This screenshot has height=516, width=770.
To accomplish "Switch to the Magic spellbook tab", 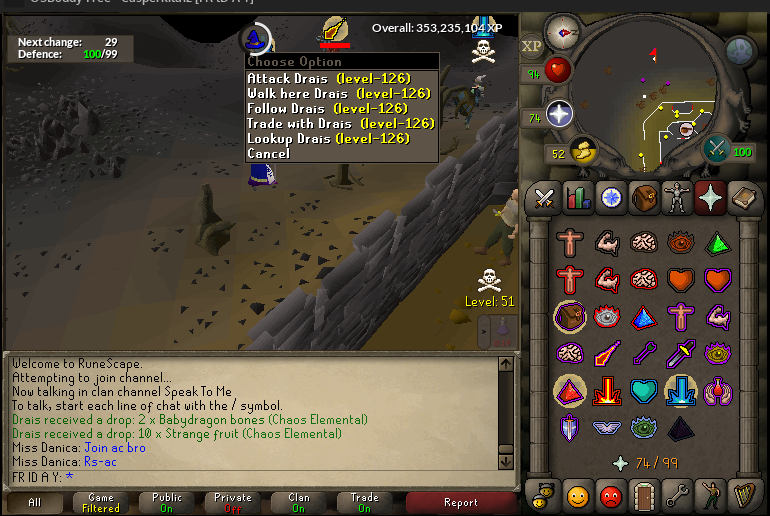I will tap(743, 197).
